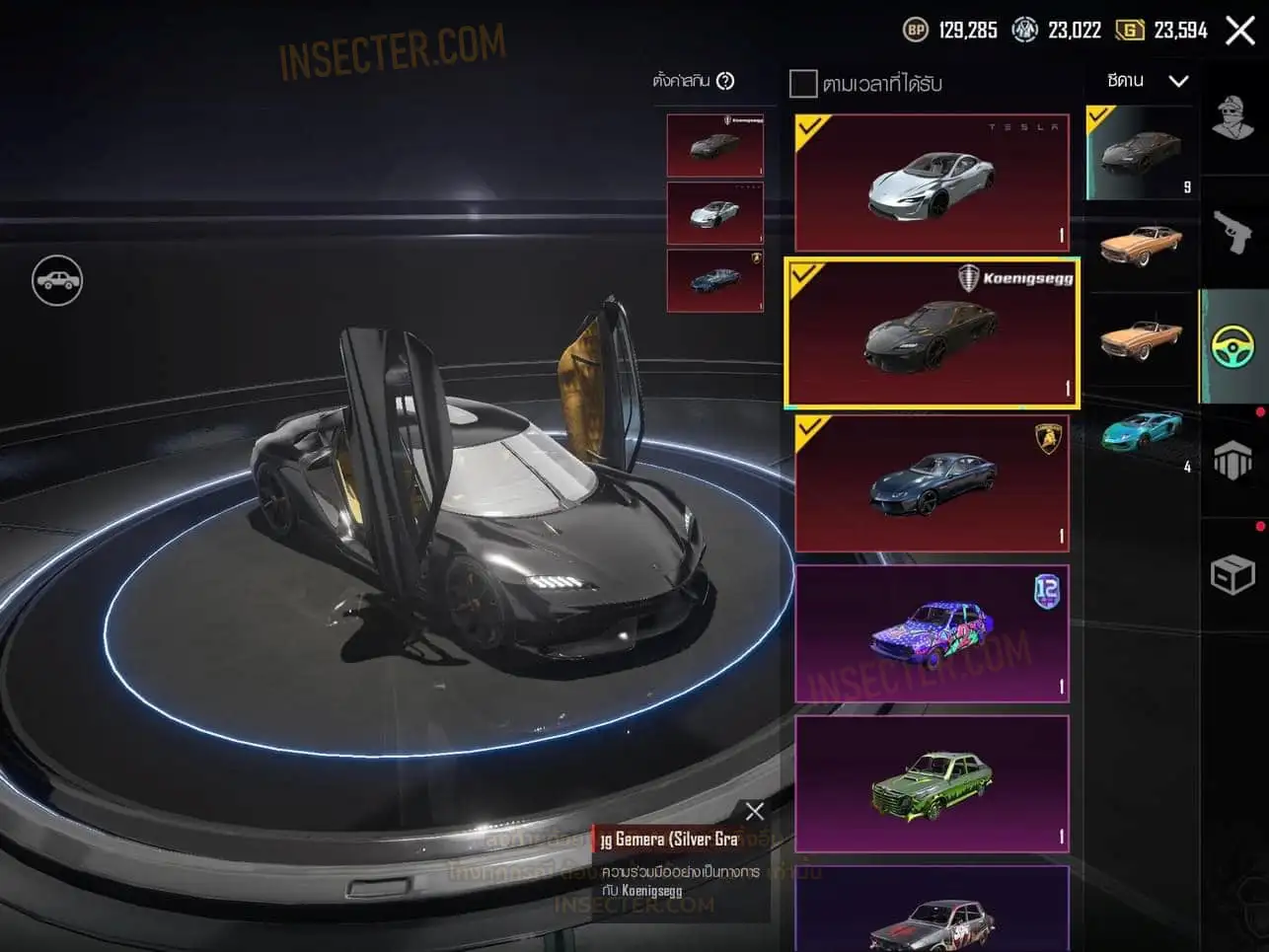Open the parachute backpack tab

tap(1232, 460)
